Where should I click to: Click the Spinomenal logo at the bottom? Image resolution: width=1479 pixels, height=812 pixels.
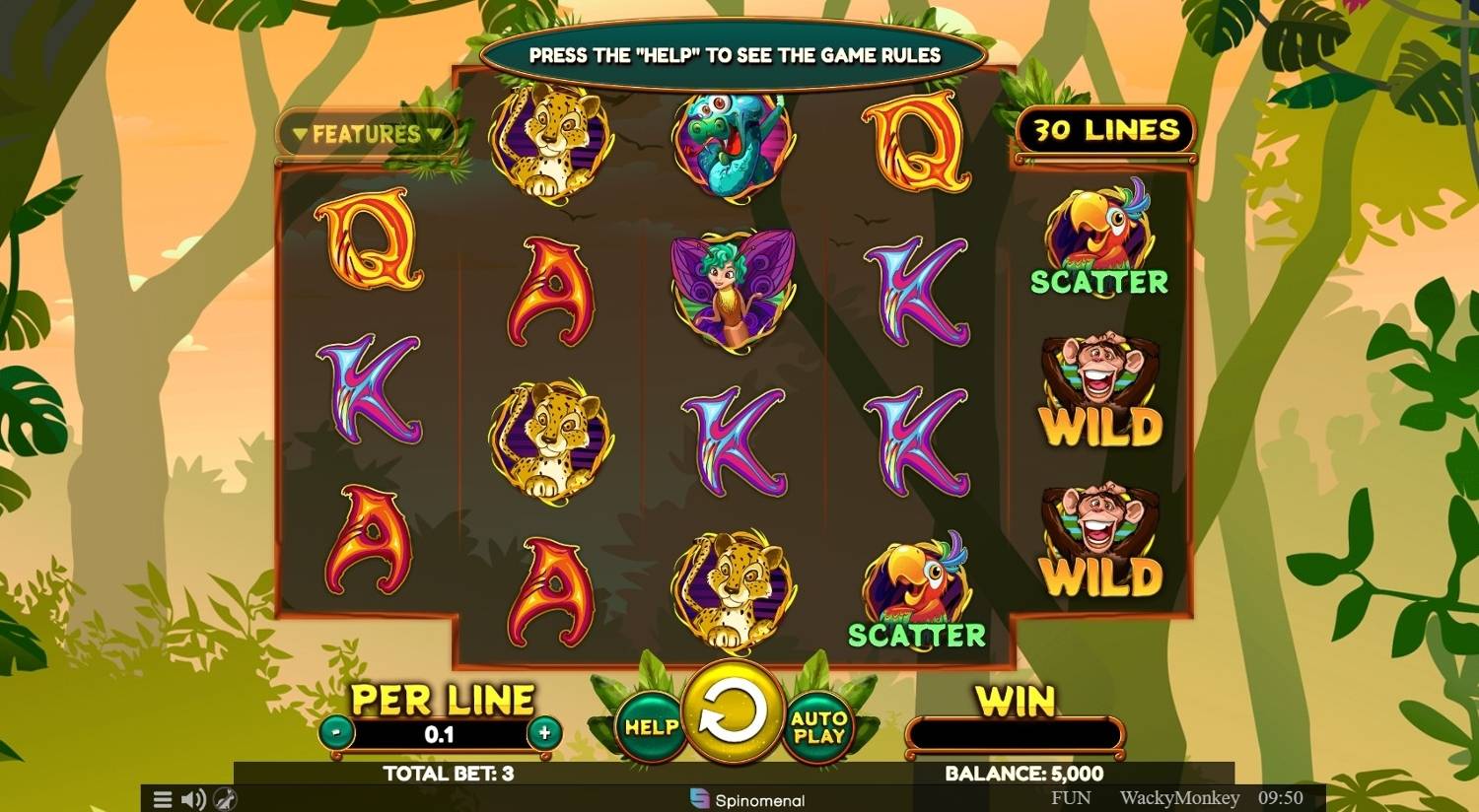pos(746,800)
